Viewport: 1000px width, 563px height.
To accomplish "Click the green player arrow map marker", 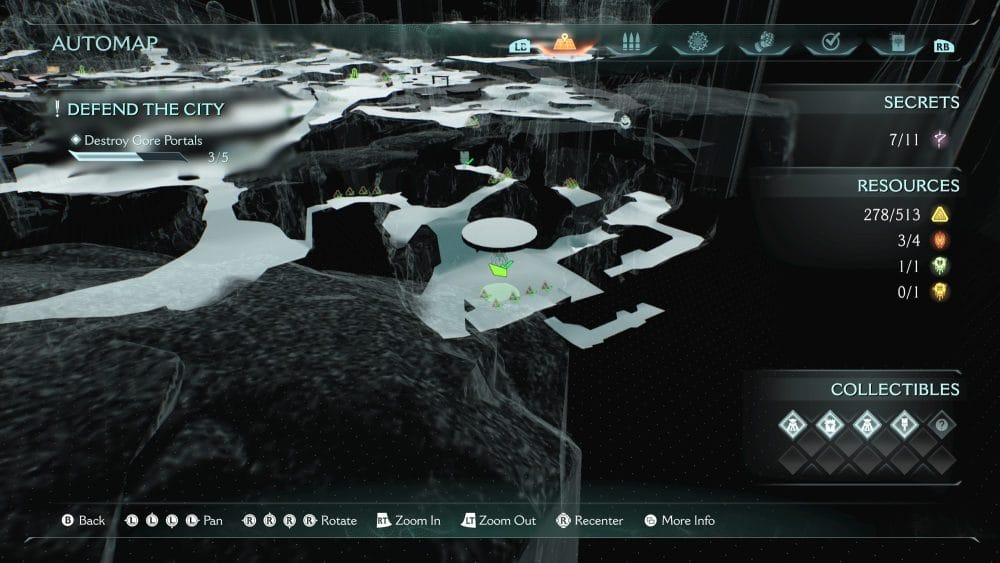I will pyautogui.click(x=500, y=267).
